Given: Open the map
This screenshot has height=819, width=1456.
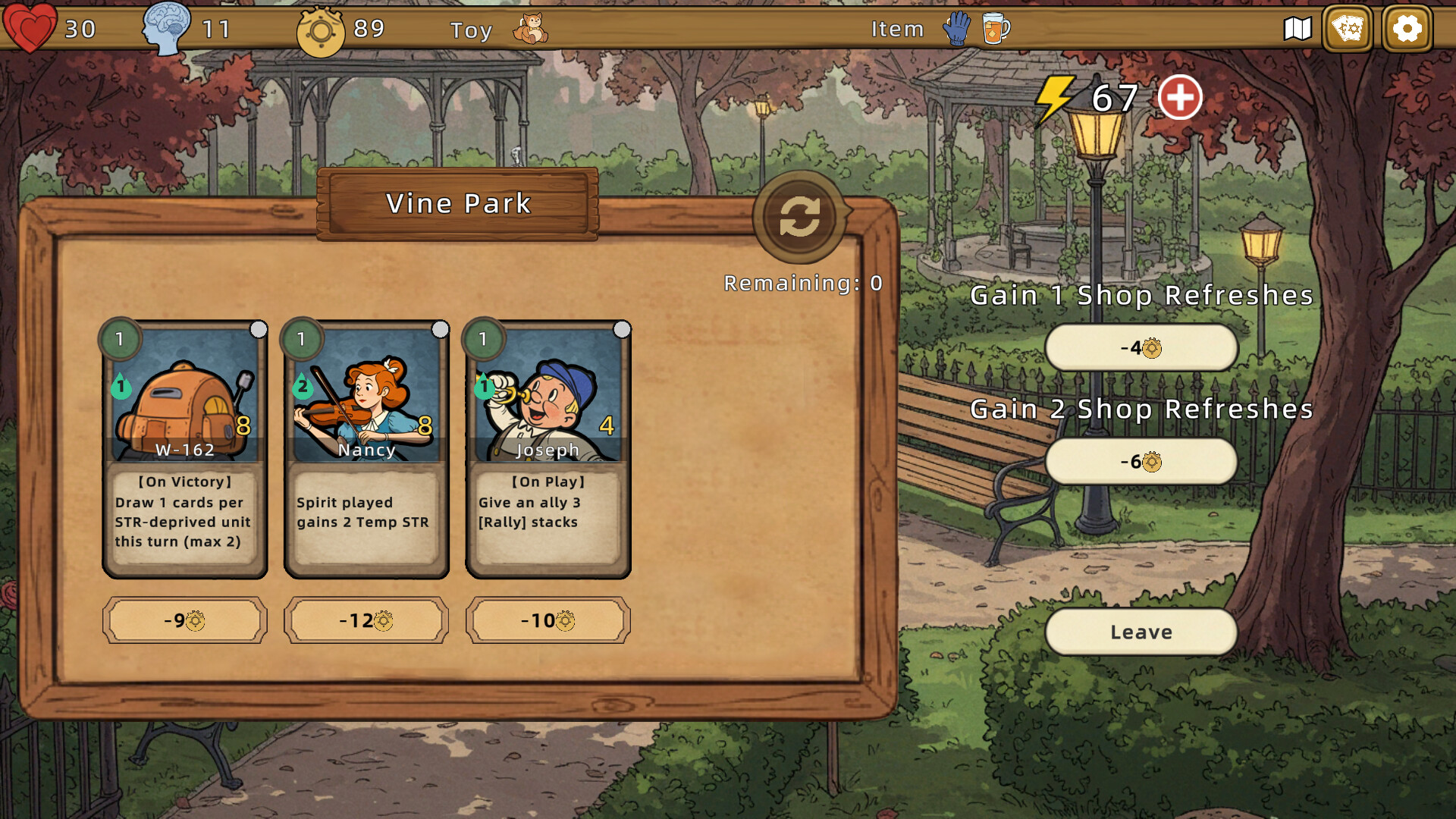Looking at the screenshot, I should click(x=1297, y=30).
